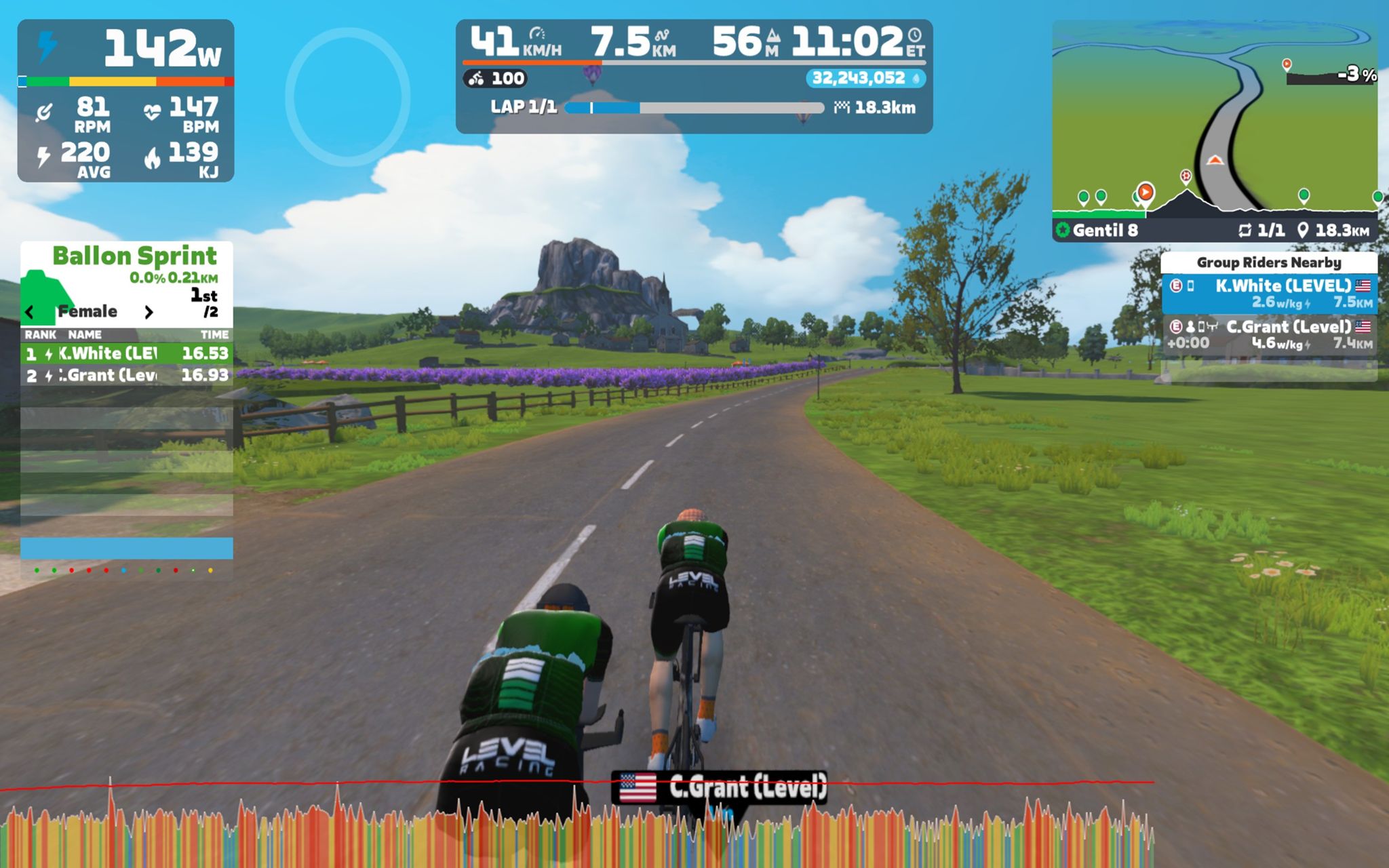Choose K.White row in sprint leaderboard
Image resolution: width=1389 pixels, height=868 pixels.
(x=127, y=353)
